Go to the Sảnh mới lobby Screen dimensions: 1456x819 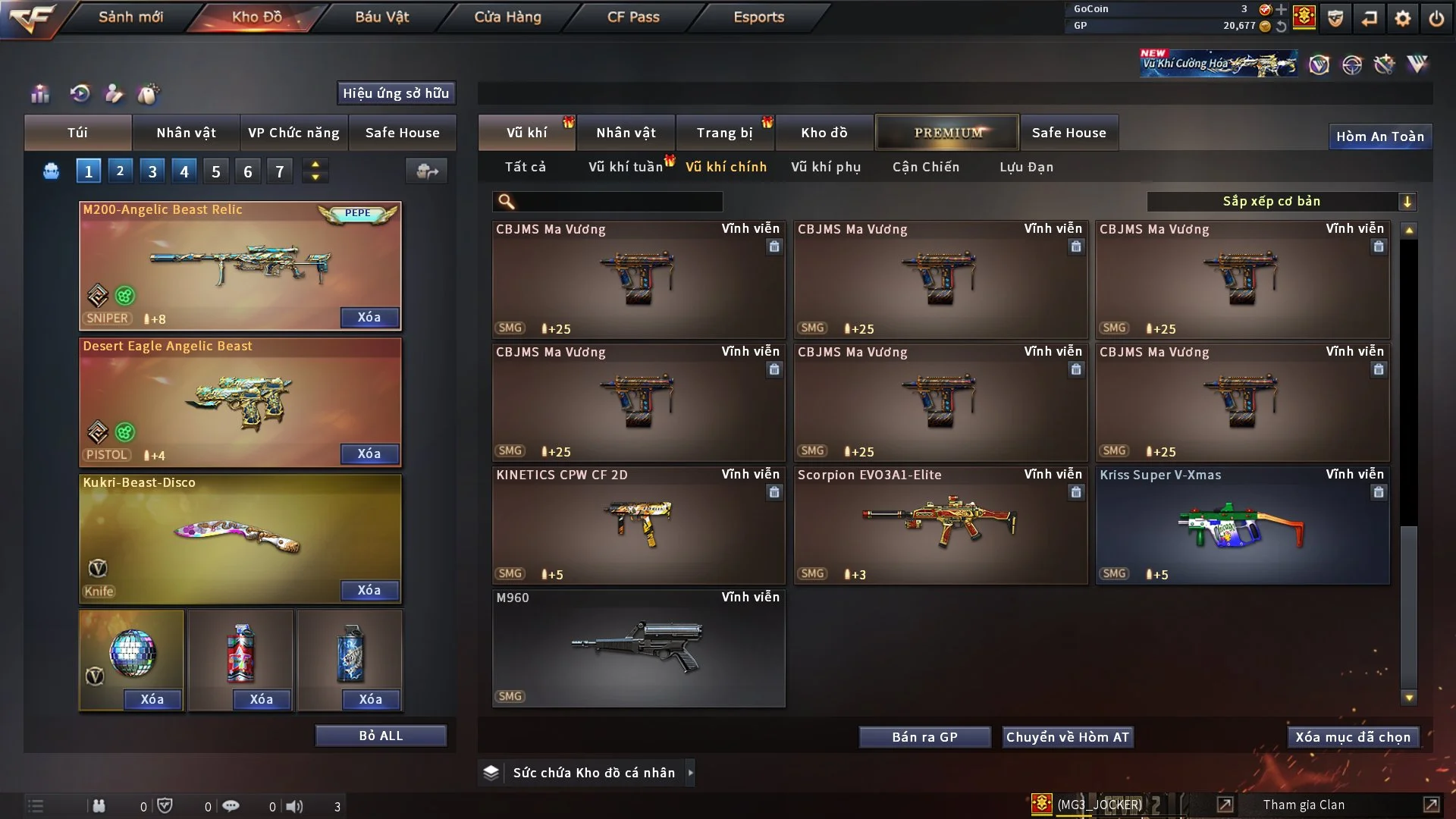point(130,17)
